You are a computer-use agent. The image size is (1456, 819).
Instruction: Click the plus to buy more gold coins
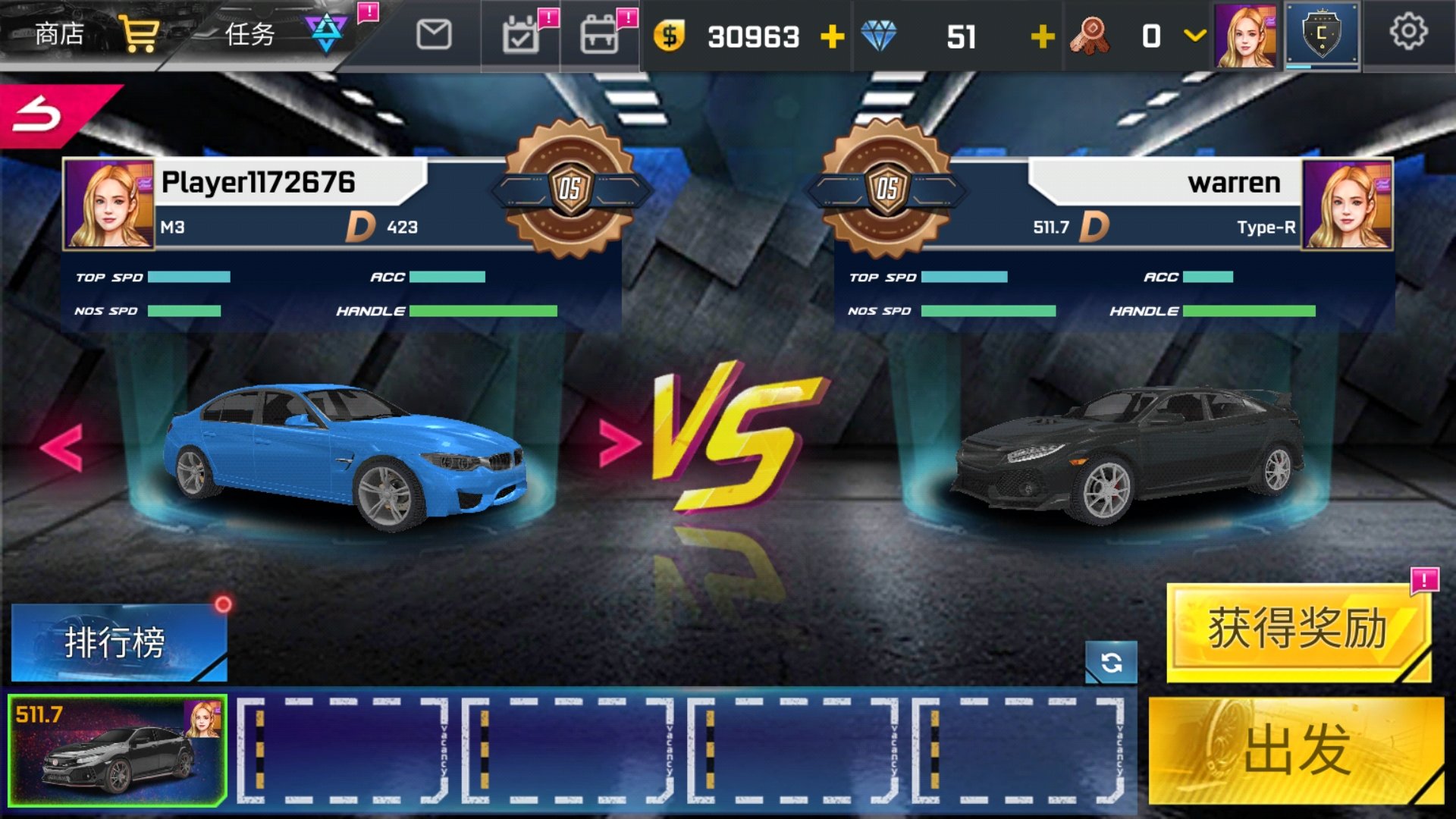834,36
